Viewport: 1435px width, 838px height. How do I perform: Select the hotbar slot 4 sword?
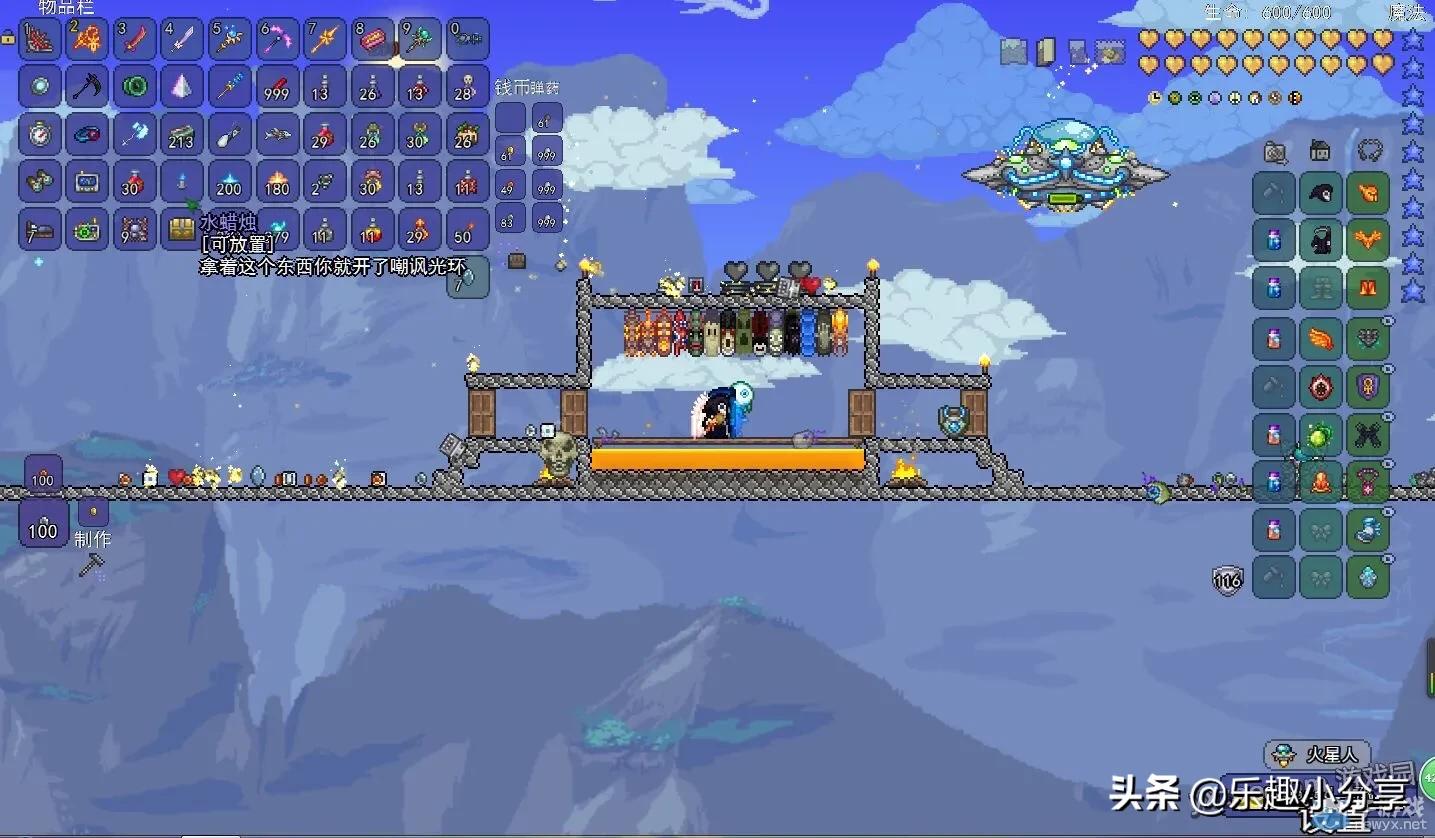(x=182, y=39)
